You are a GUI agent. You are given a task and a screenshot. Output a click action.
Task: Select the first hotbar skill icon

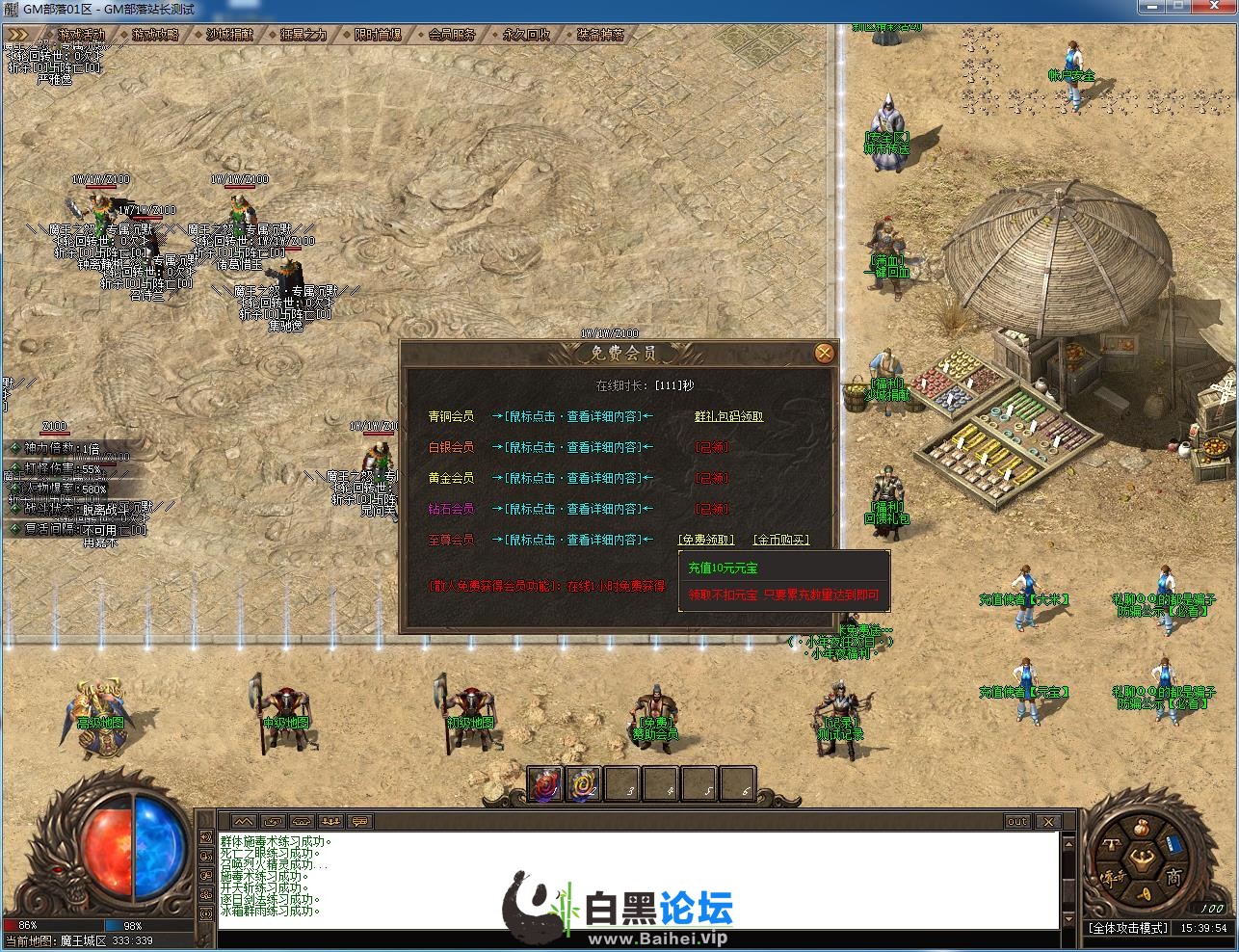(x=545, y=784)
